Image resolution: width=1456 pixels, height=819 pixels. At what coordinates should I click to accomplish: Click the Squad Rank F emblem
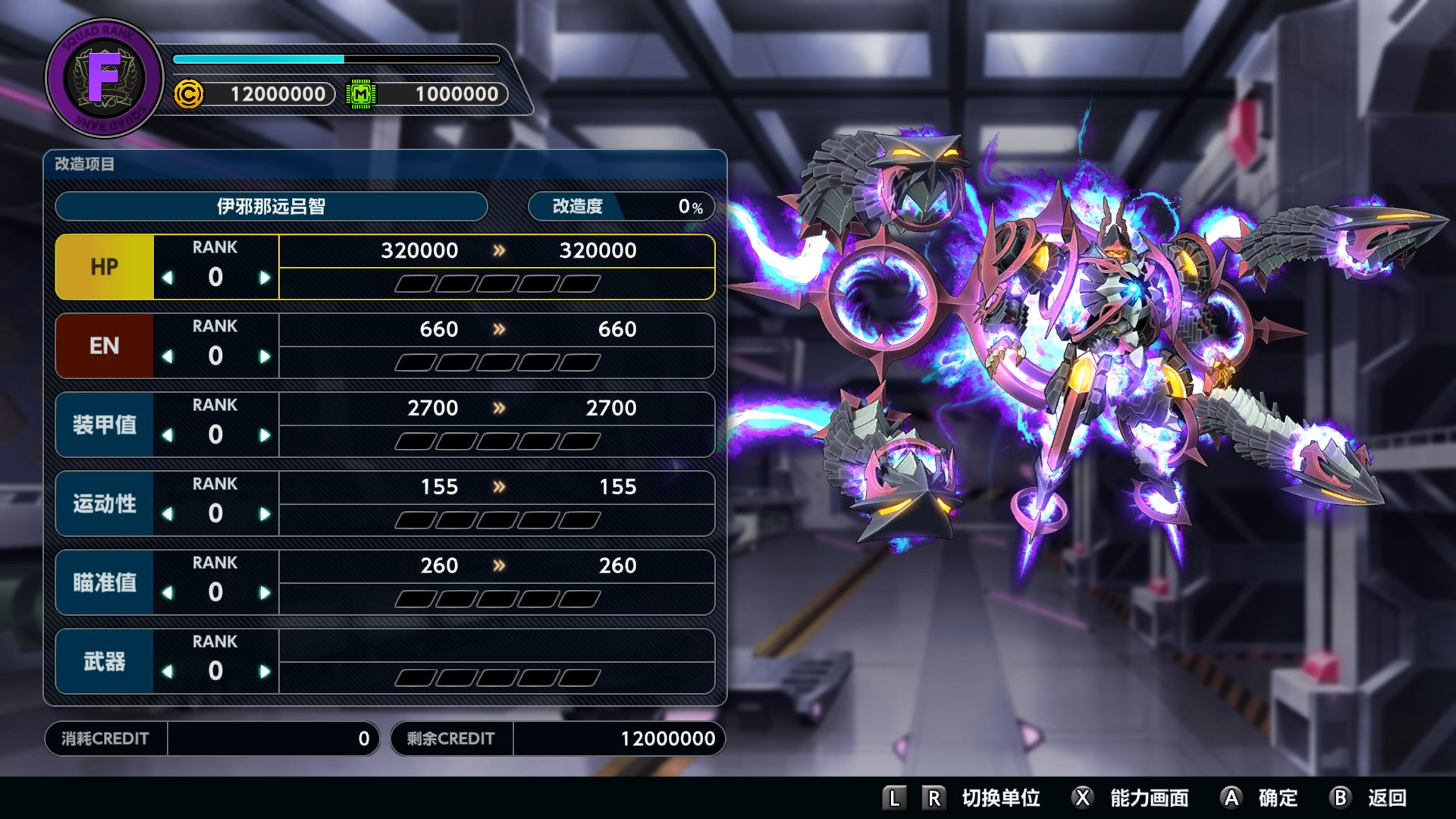(104, 77)
